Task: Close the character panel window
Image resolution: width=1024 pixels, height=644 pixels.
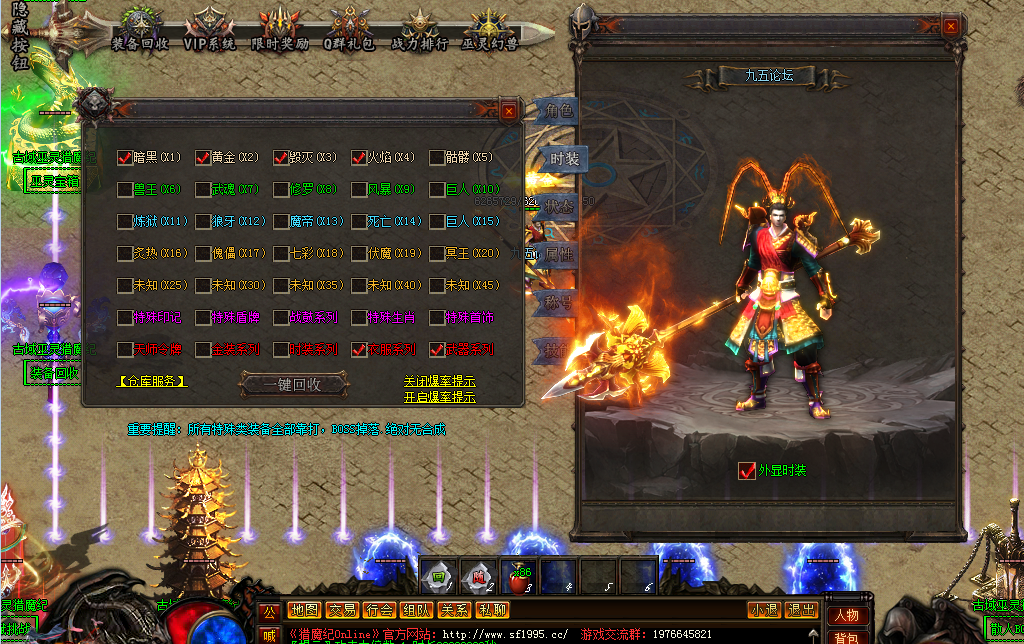Action: pos(950,27)
